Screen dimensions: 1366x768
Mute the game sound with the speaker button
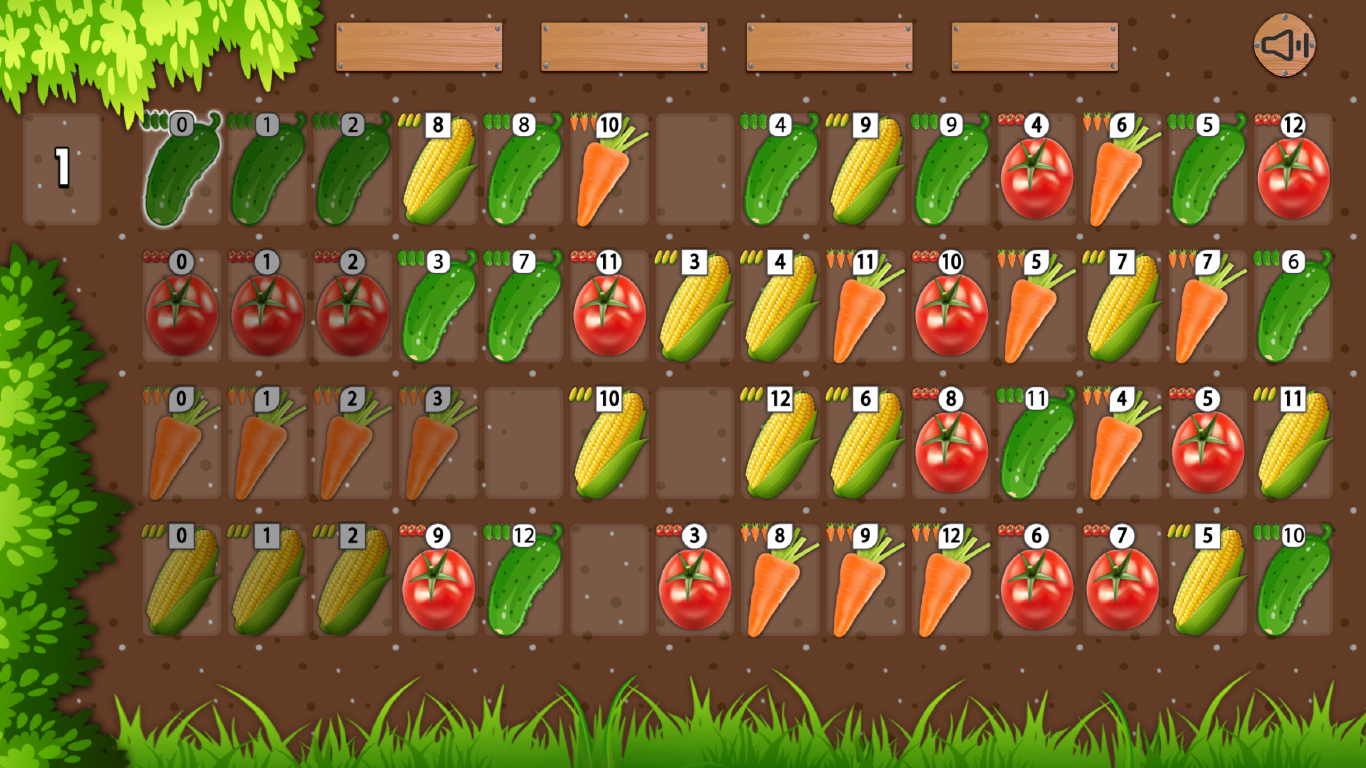tap(1283, 44)
